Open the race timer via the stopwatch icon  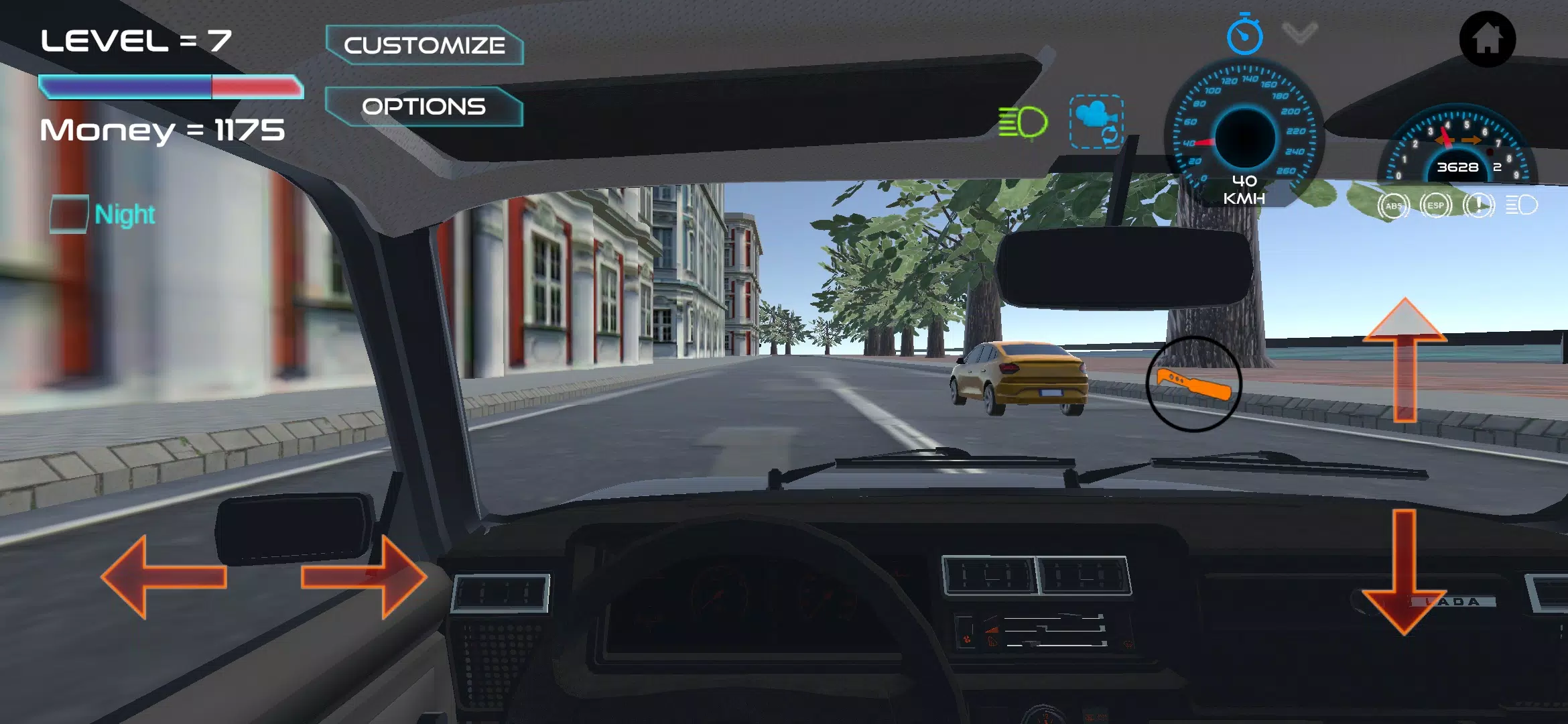pos(1244,37)
